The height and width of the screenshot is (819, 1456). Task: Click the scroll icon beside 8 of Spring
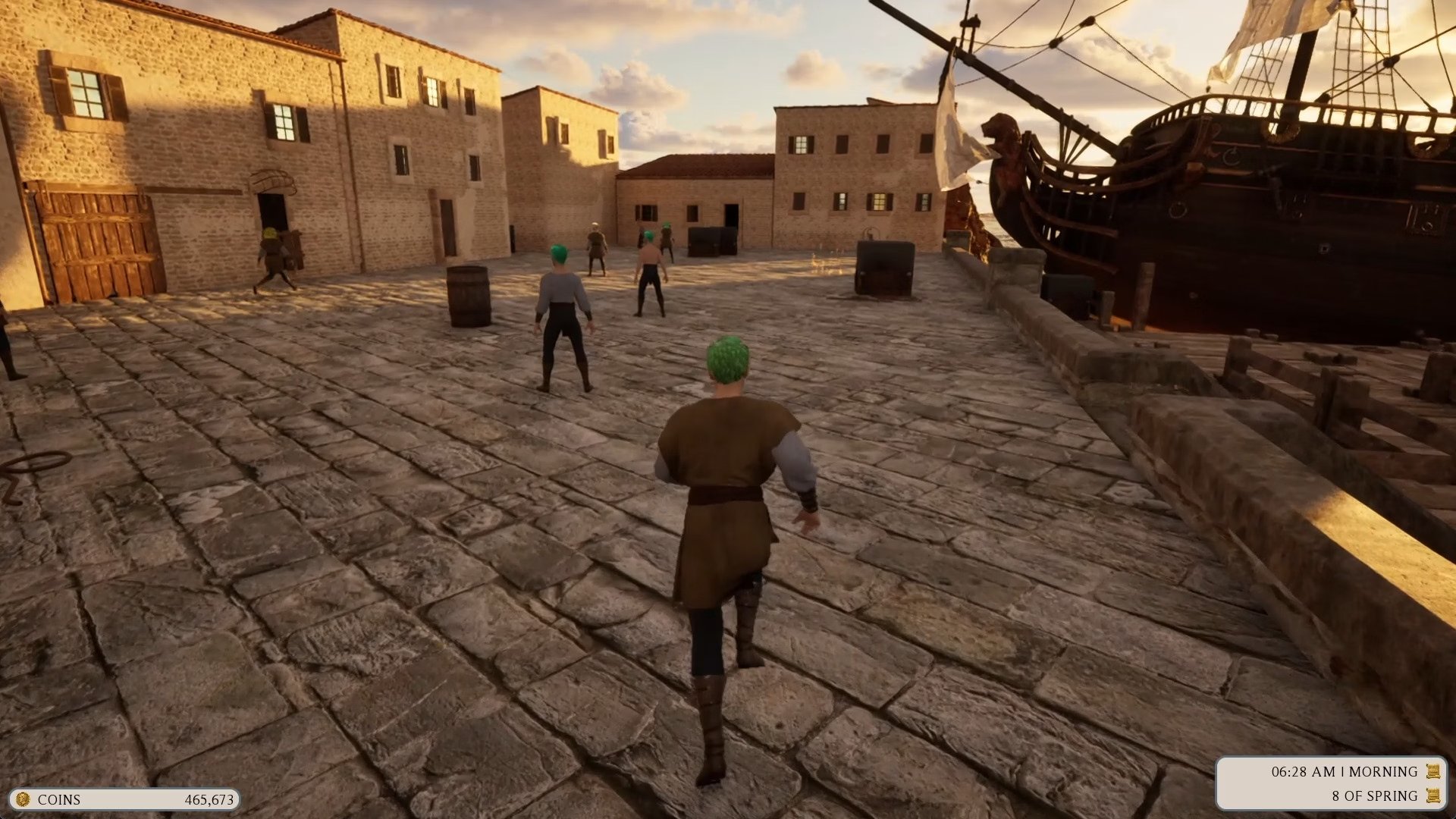coord(1432,795)
